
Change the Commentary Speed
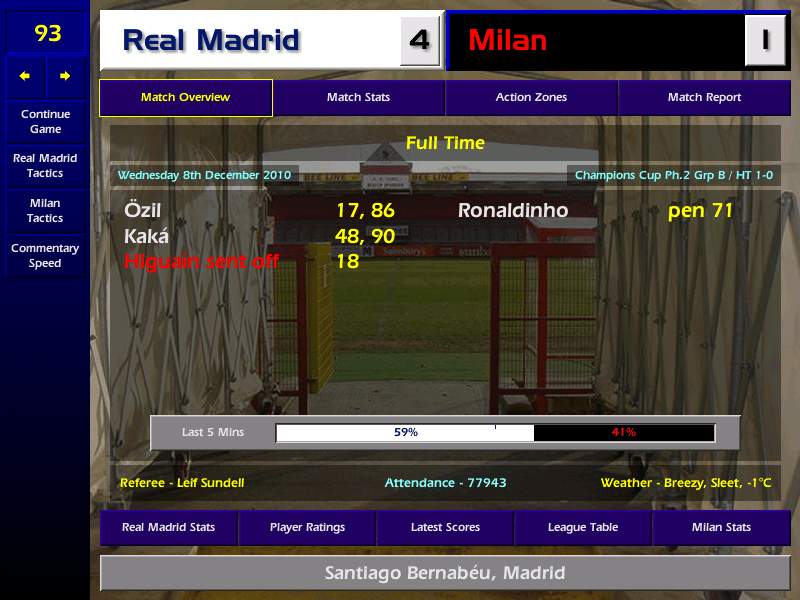tap(45, 256)
